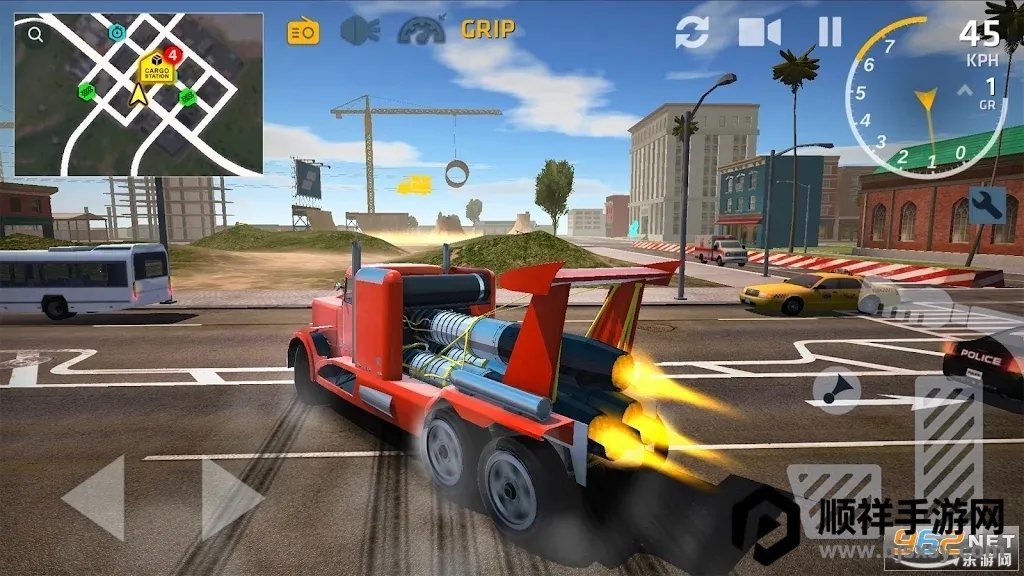The image size is (1024, 576).
Task: Change the camera view
Action: click(x=760, y=32)
